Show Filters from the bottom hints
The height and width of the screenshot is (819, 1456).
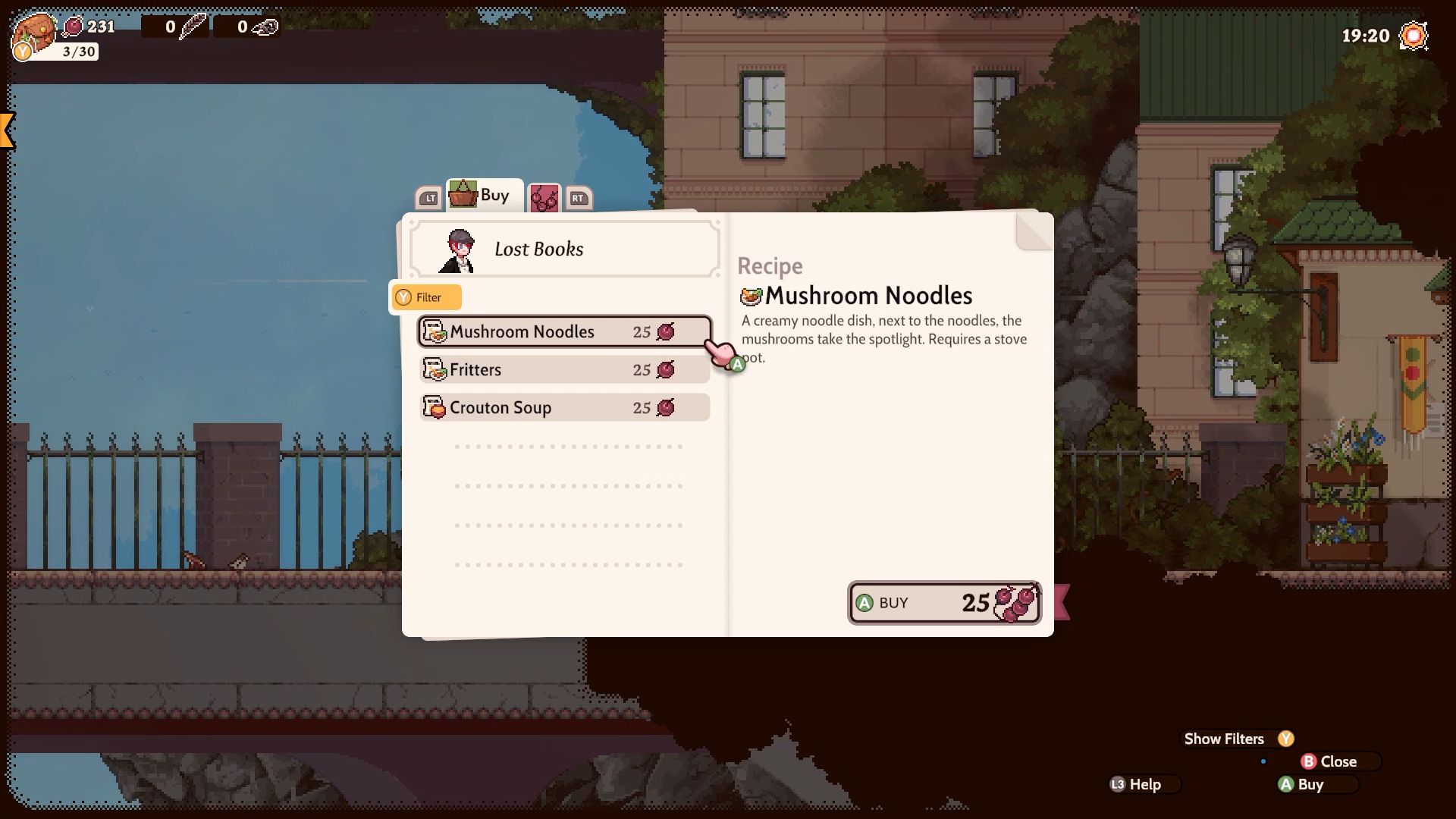pos(1238,739)
